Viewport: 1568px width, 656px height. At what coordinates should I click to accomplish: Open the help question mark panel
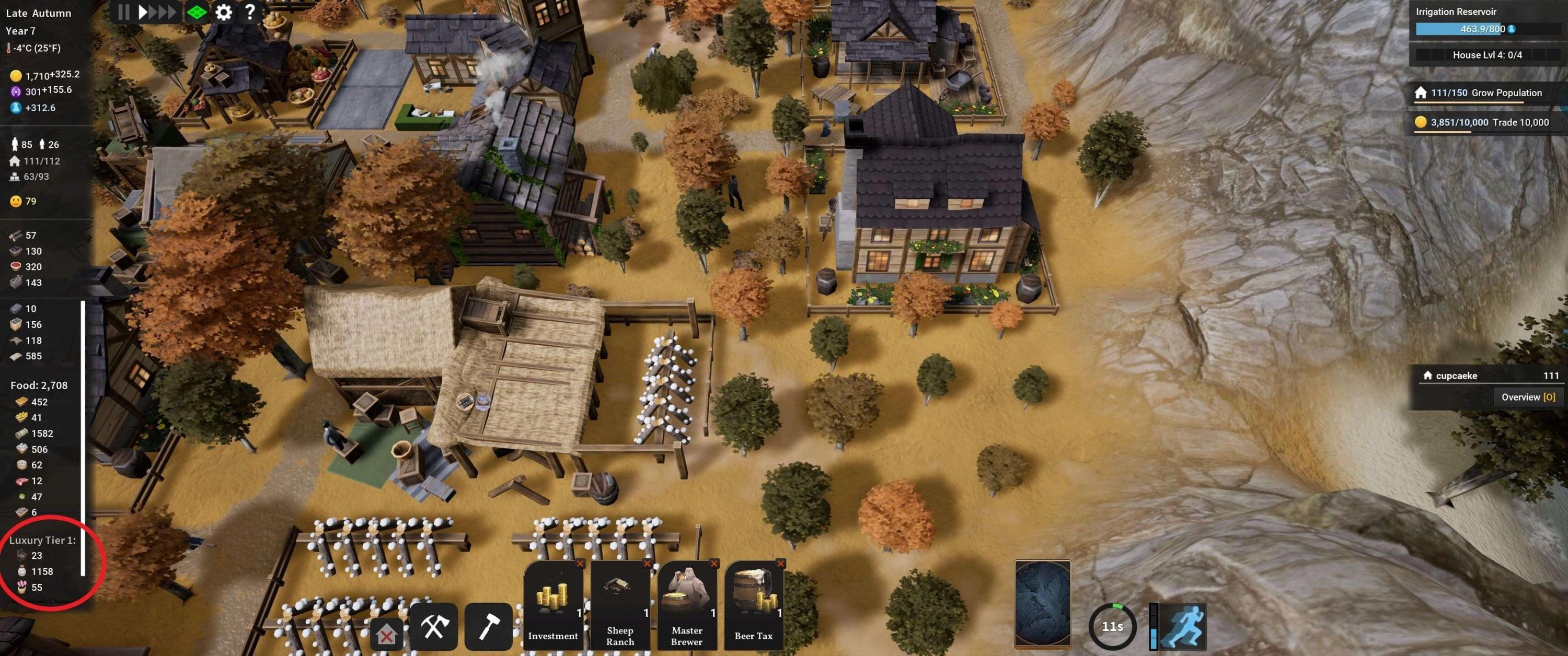tap(249, 12)
